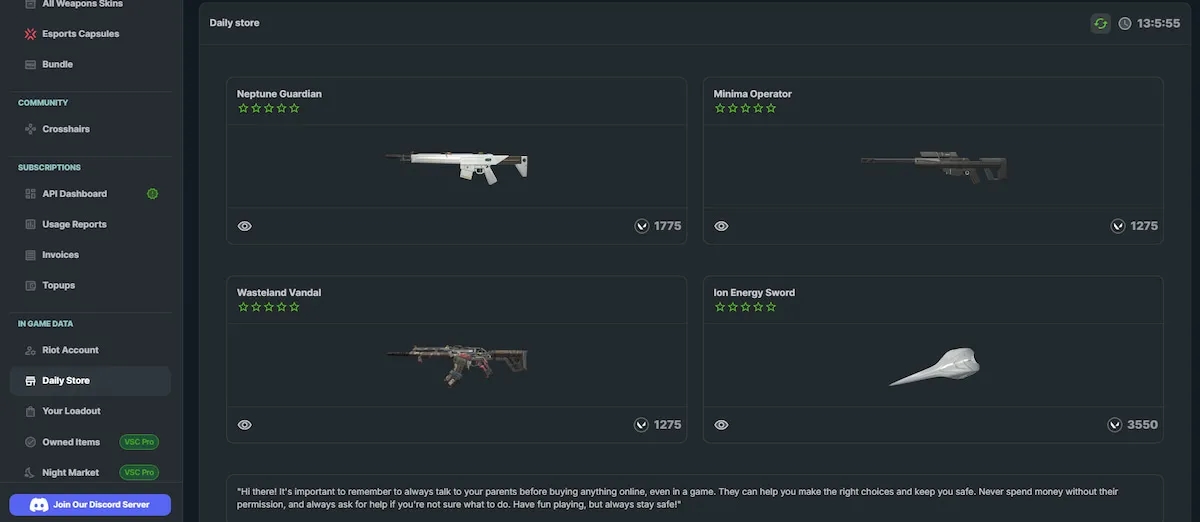Viewport: 1200px width, 522px height.
Task: Select the Bundle menu entry
Action: (x=57, y=64)
